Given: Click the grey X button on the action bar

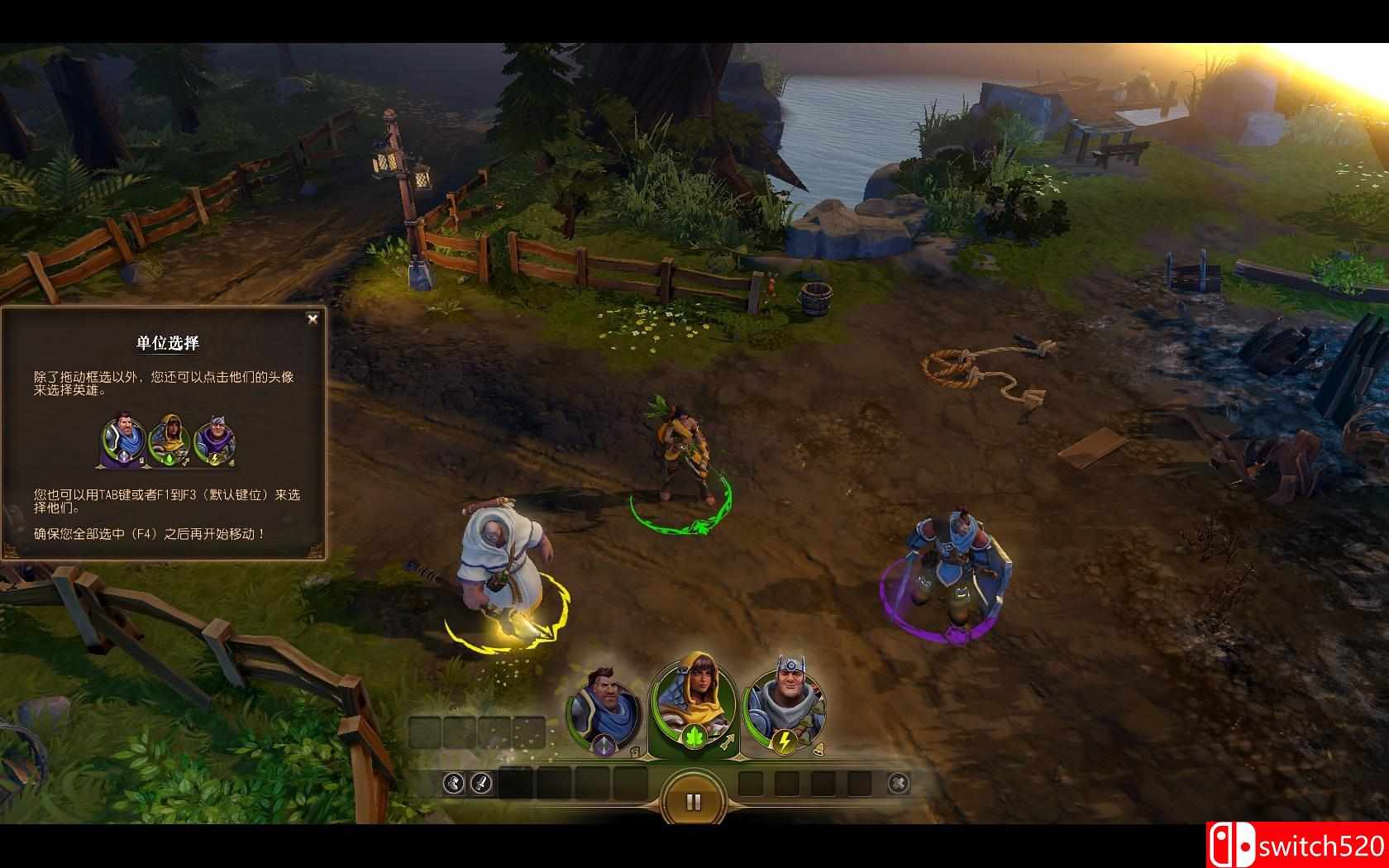Looking at the screenshot, I should tap(898, 783).
